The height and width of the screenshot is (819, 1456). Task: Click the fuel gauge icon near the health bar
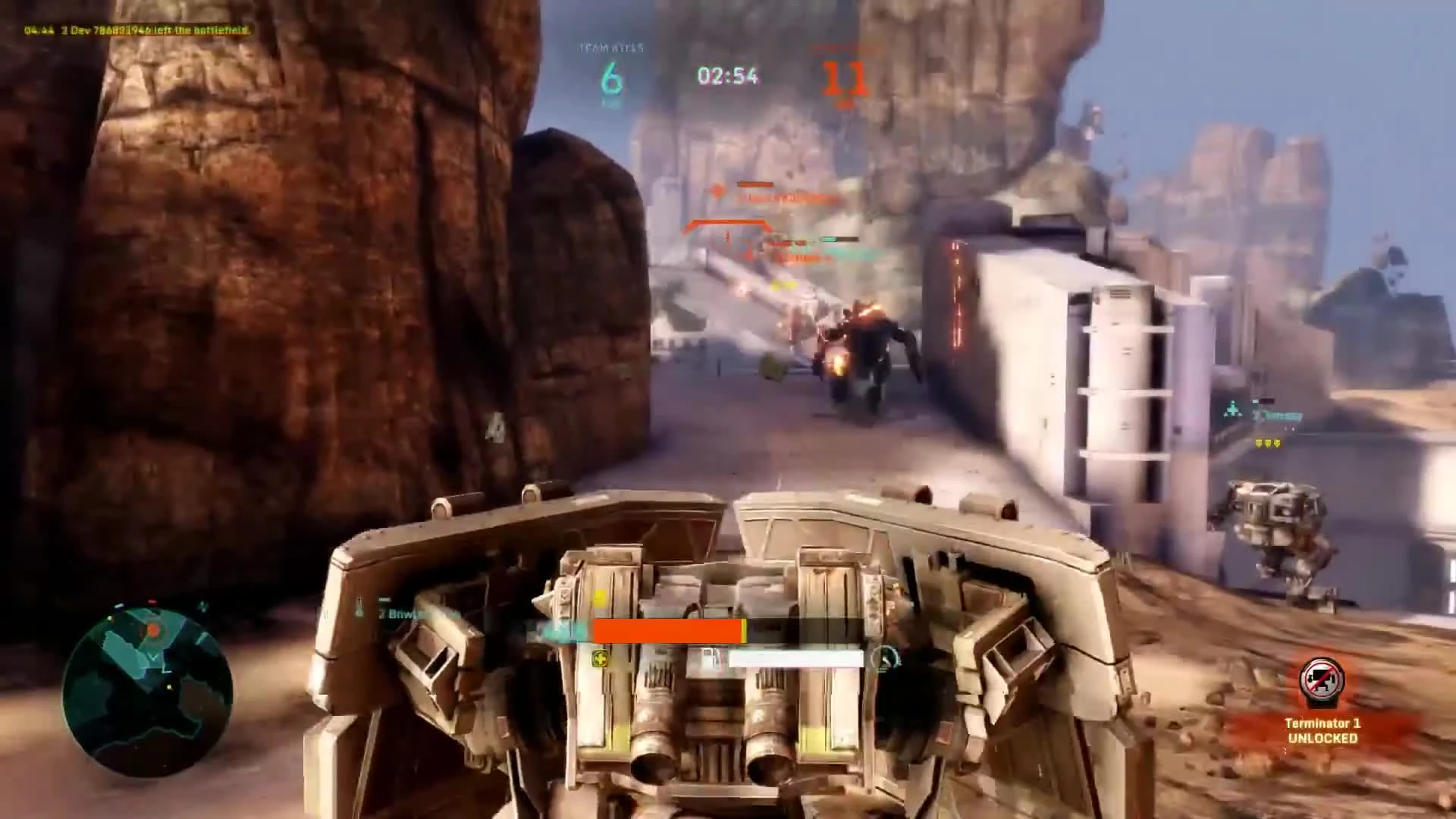click(711, 655)
